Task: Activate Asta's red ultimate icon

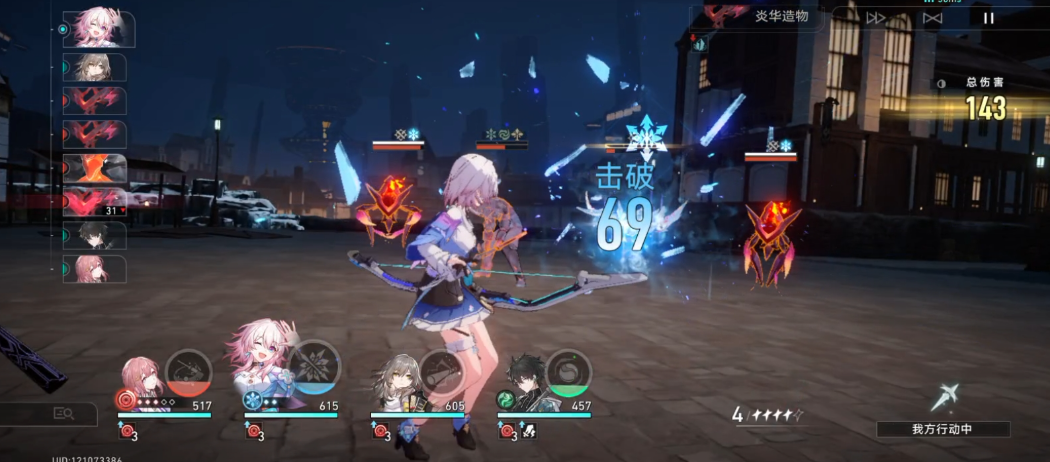Action: (x=188, y=371)
